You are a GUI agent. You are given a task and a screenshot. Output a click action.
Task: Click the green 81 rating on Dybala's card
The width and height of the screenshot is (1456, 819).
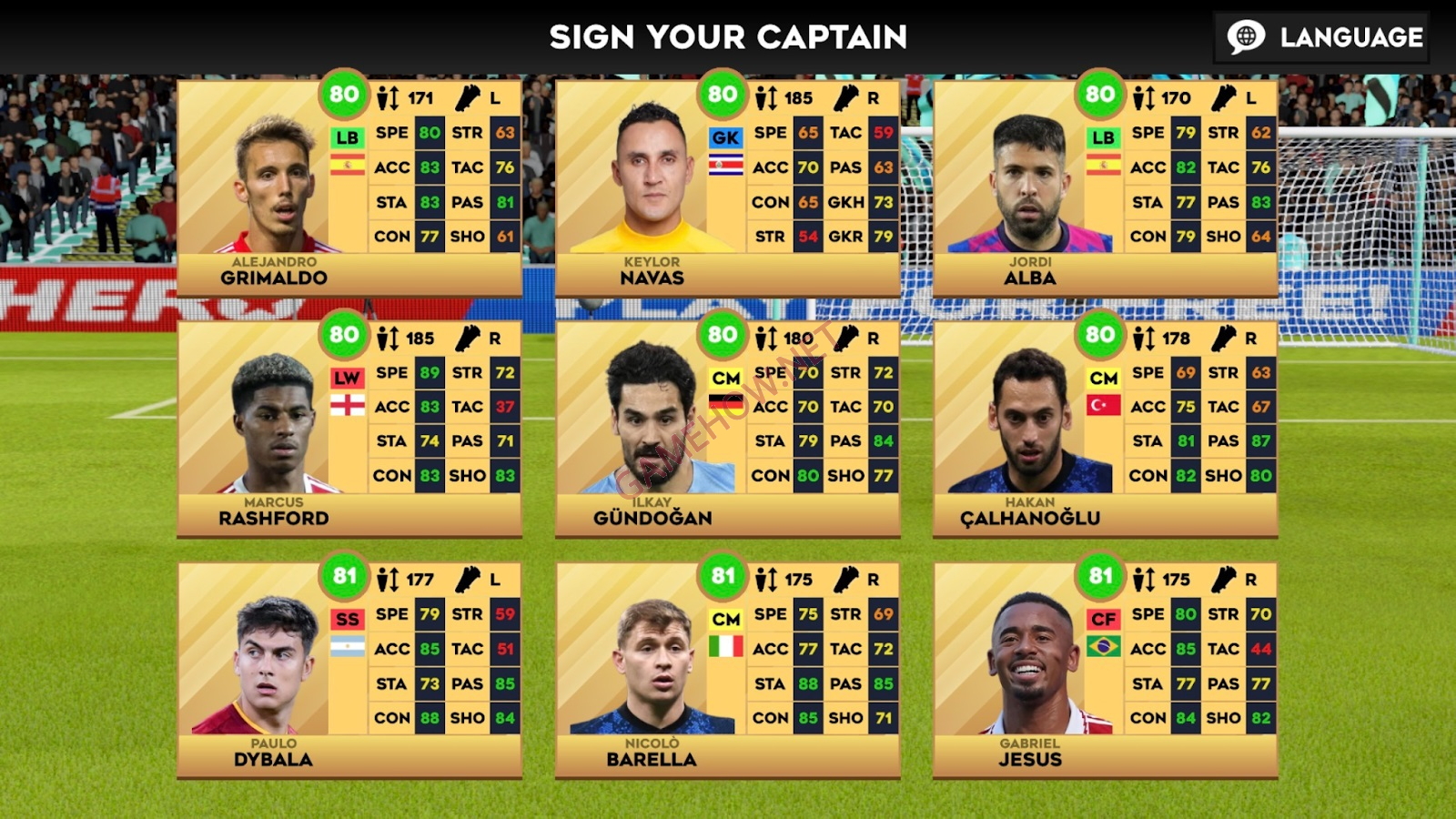346,576
